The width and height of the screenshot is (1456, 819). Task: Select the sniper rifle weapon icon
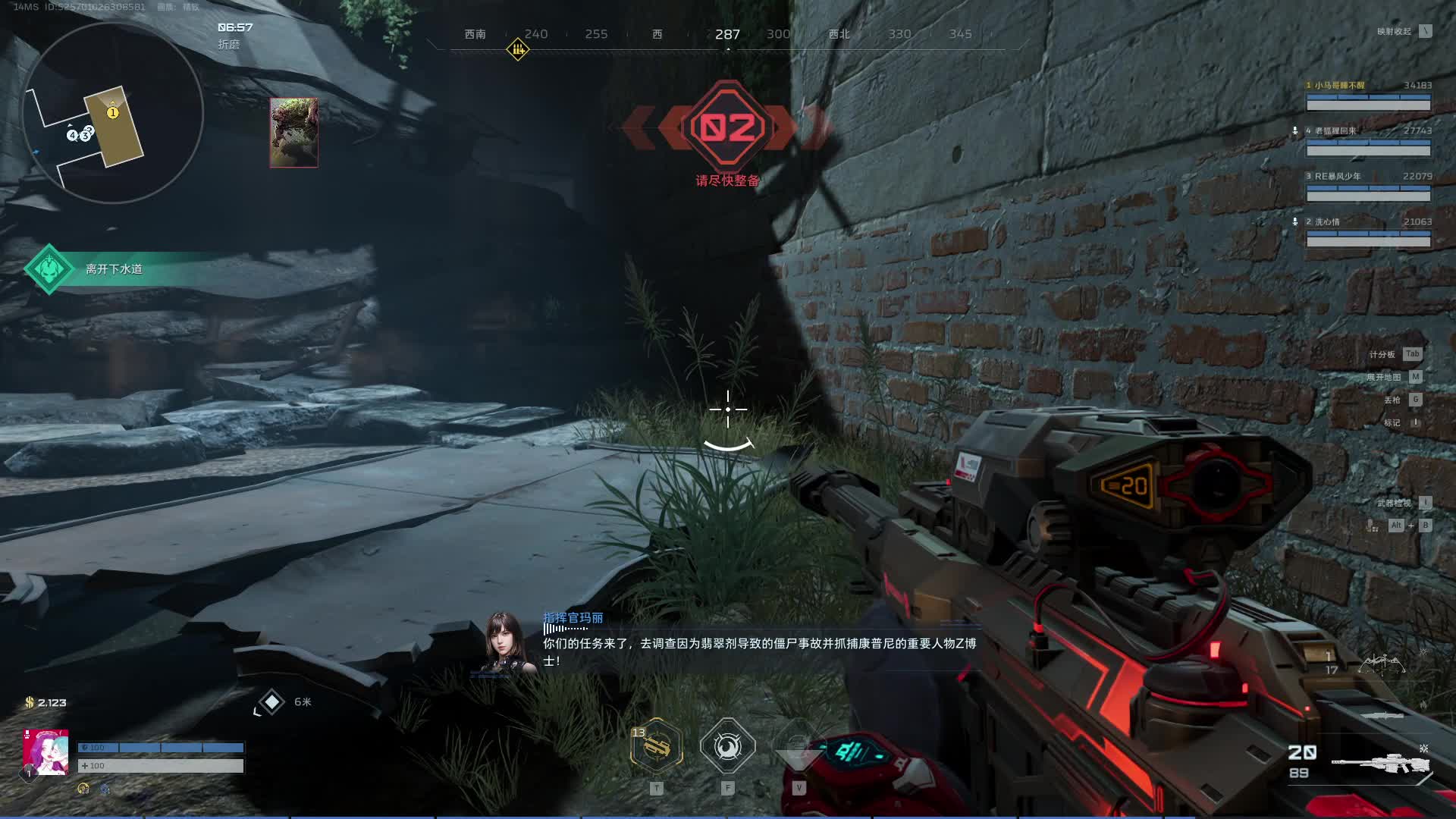(1380, 764)
